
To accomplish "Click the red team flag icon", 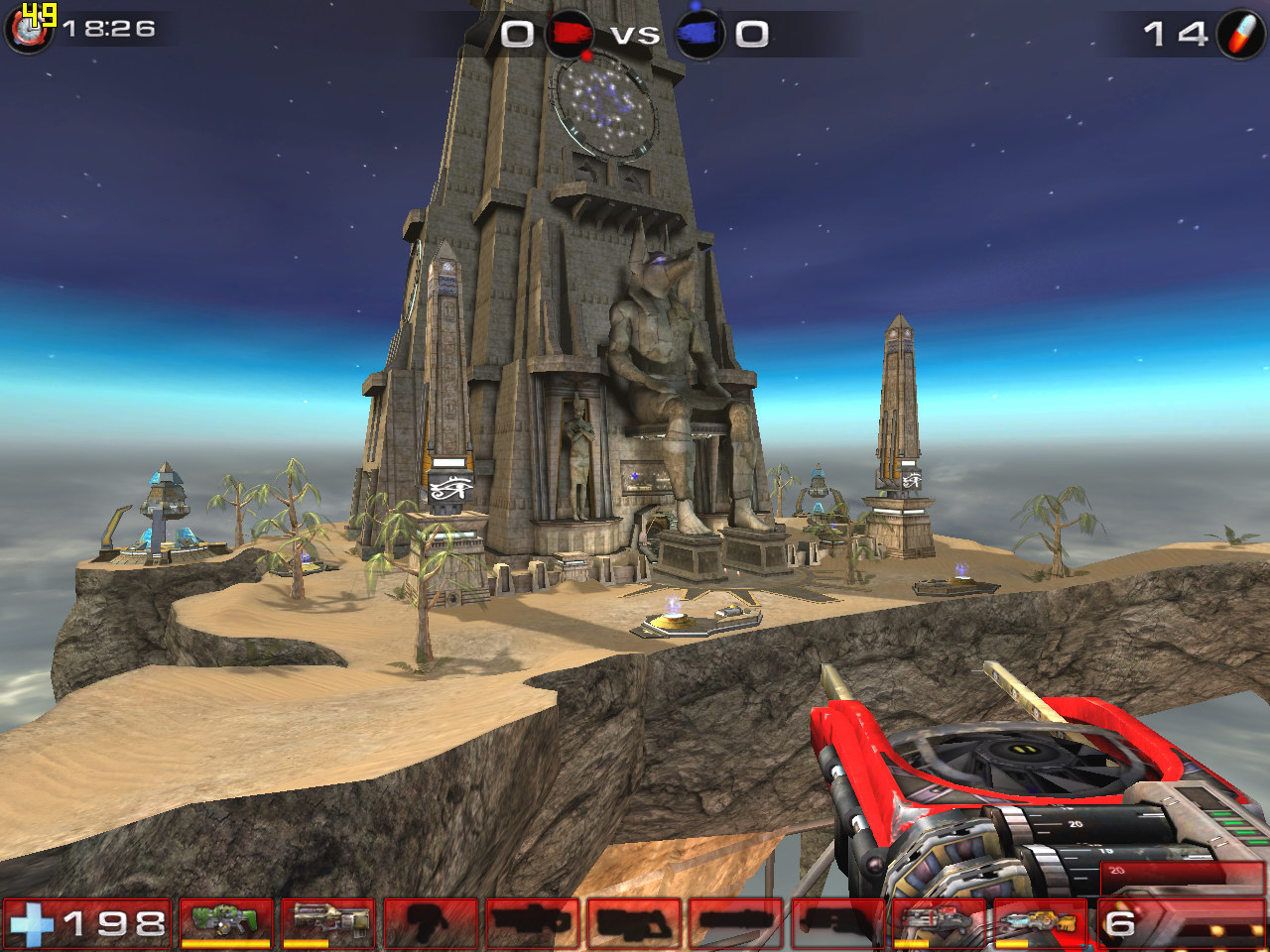I will pos(571,35).
